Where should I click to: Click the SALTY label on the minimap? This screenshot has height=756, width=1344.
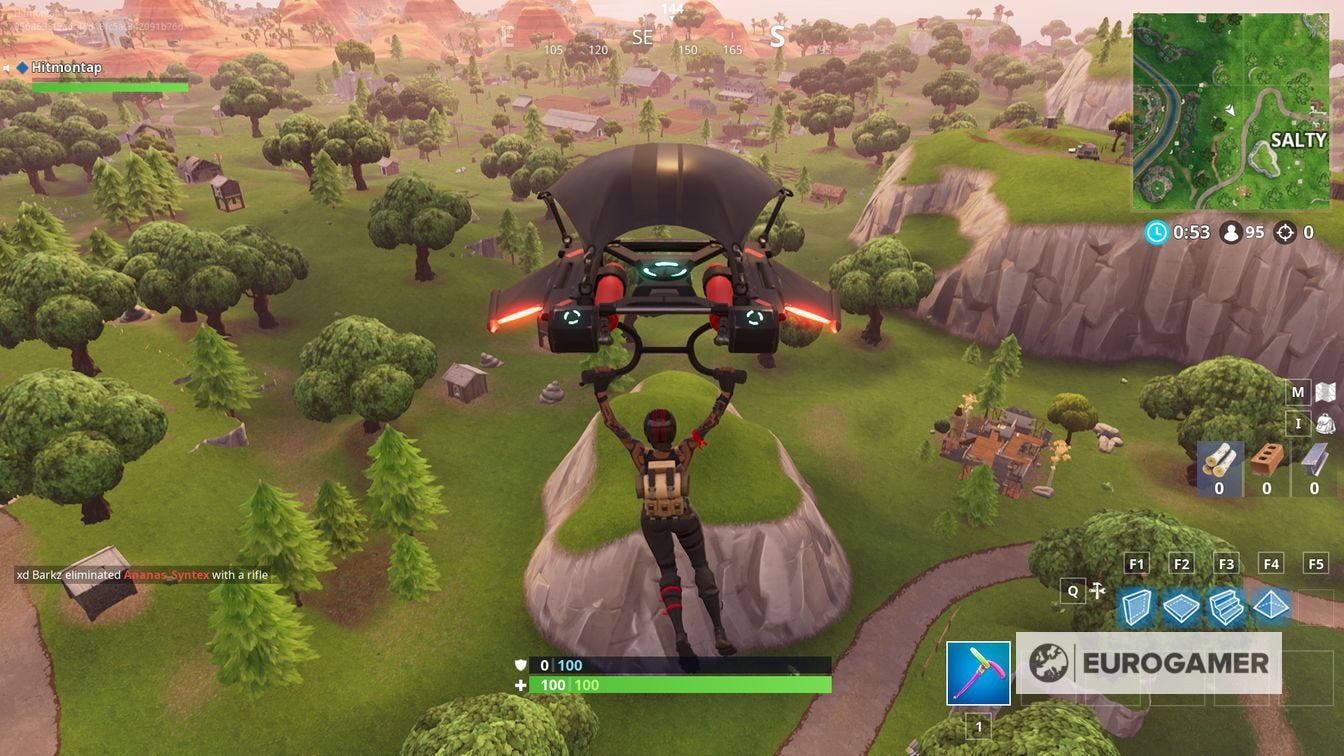point(1297,140)
